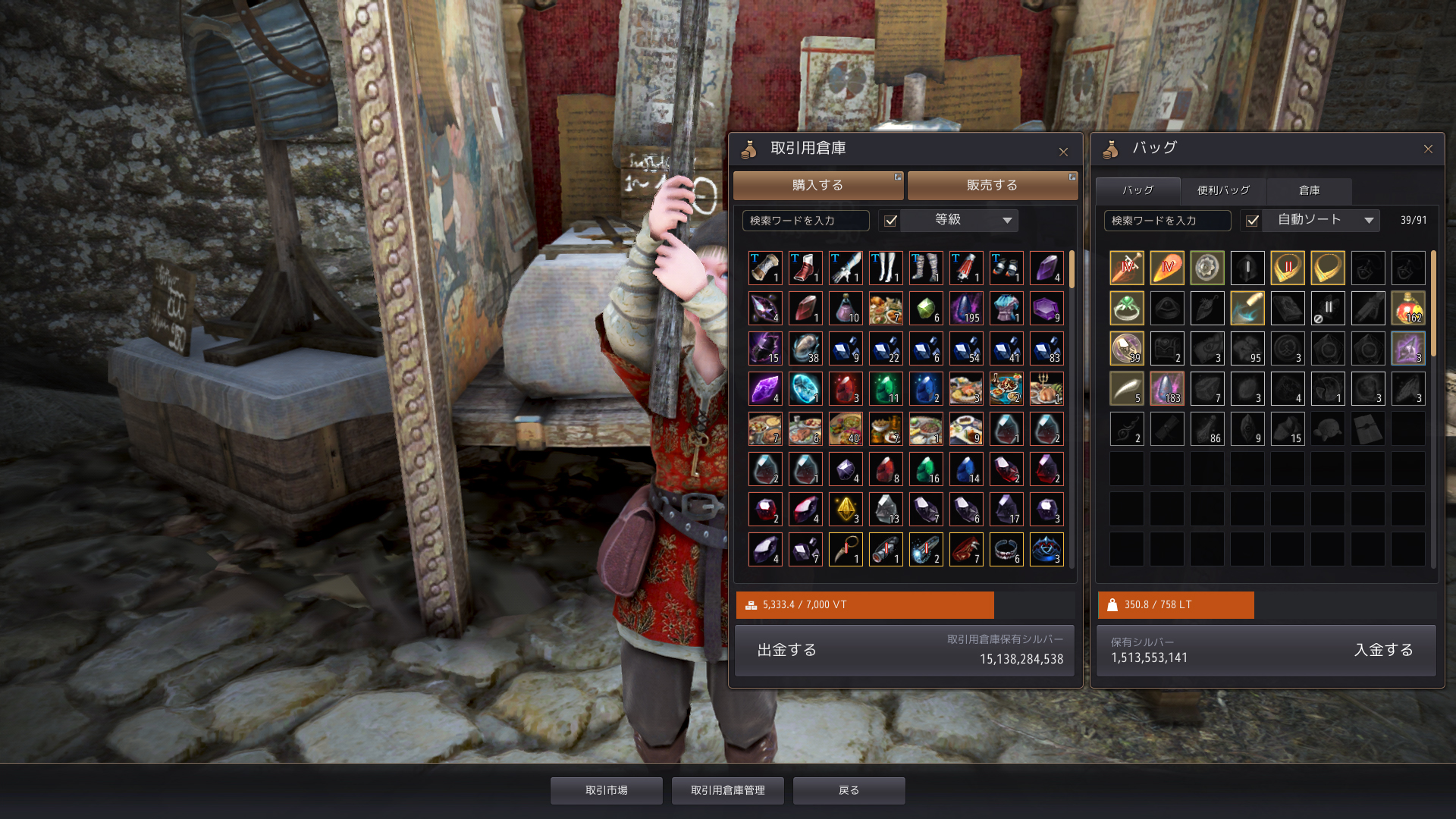Screen dimensions: 1456x819
Task: Open 取引用倉庫管理 warehouse management
Action: pos(728,790)
